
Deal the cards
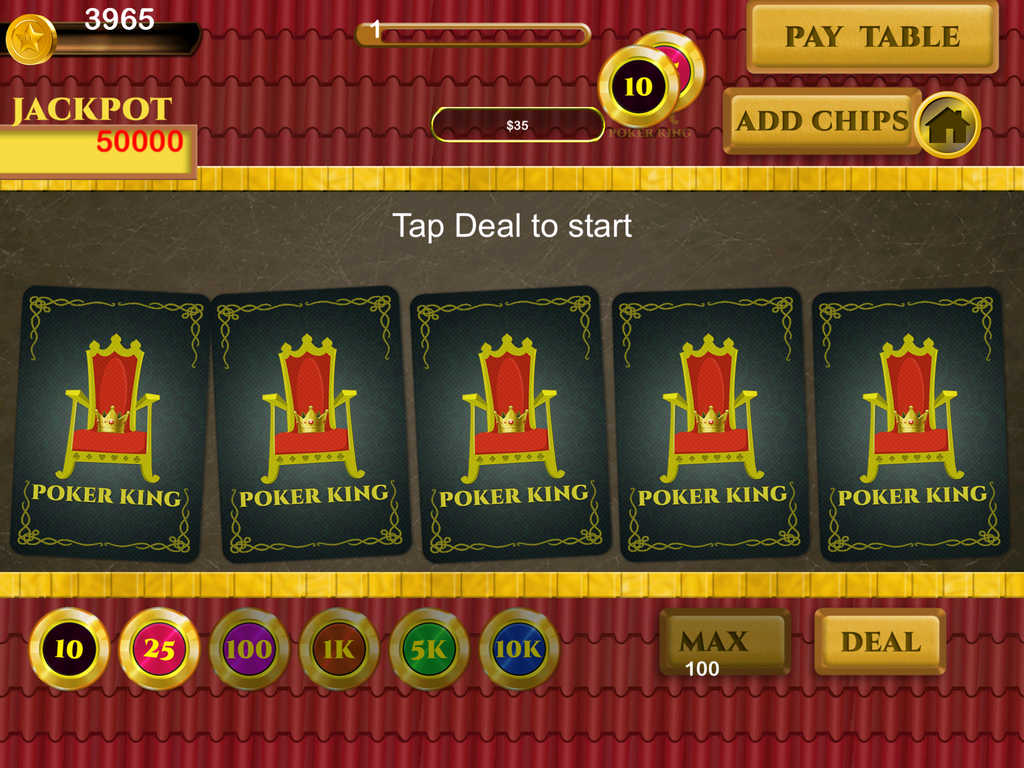(x=880, y=641)
